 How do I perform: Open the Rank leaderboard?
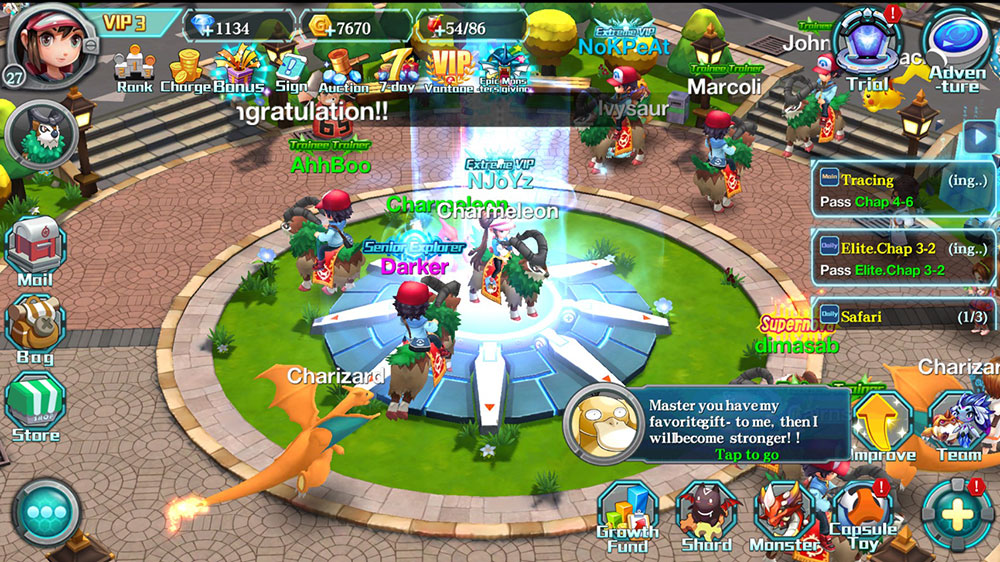[x=134, y=69]
